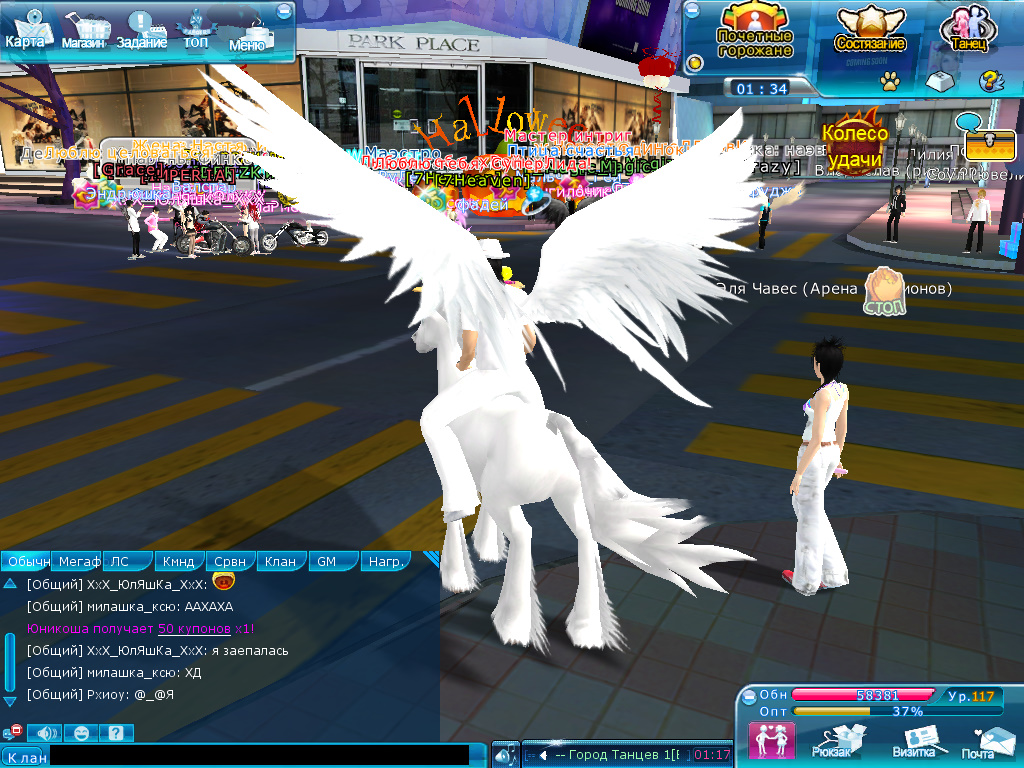Image resolution: width=1024 pixels, height=768 pixels.
Task: Start the Танец dance mode
Action: pyautogui.click(x=968, y=30)
